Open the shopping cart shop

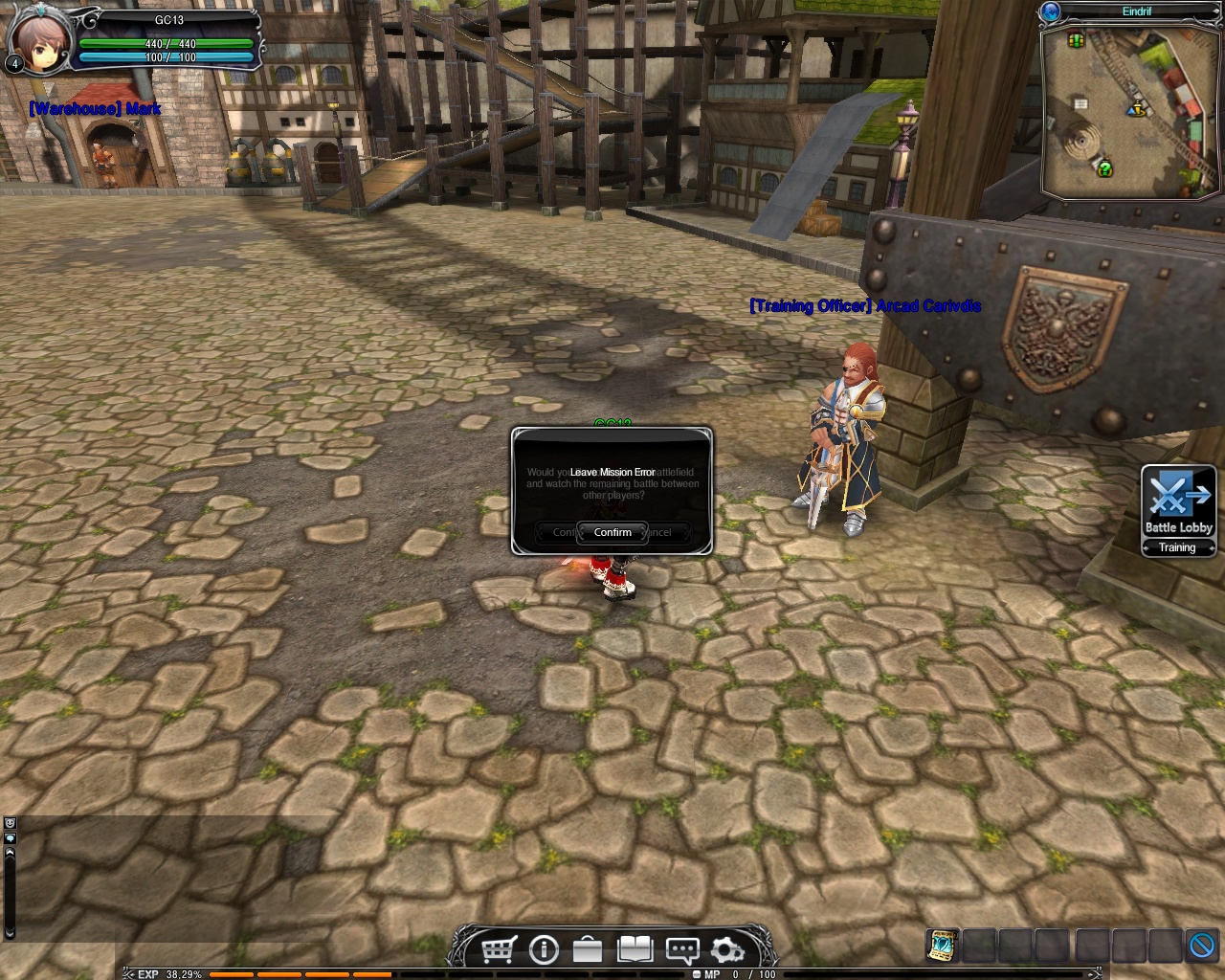point(499,949)
